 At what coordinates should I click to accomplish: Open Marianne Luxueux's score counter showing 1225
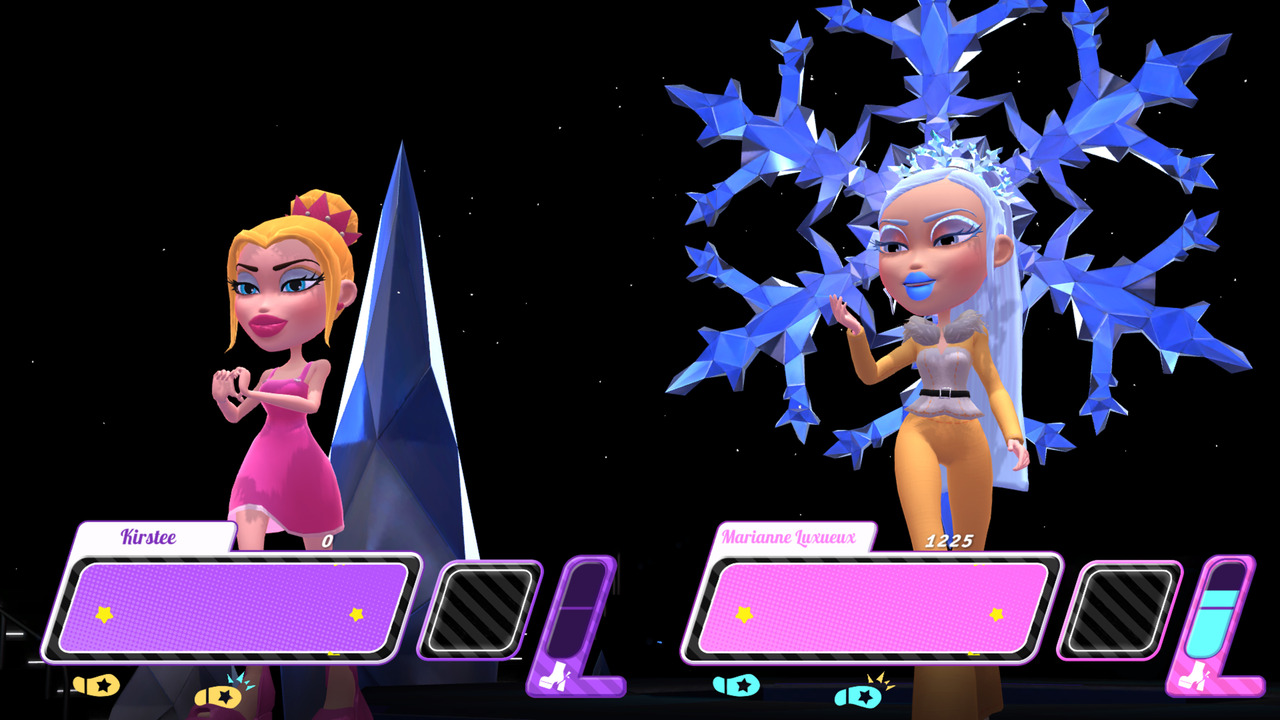click(952, 539)
